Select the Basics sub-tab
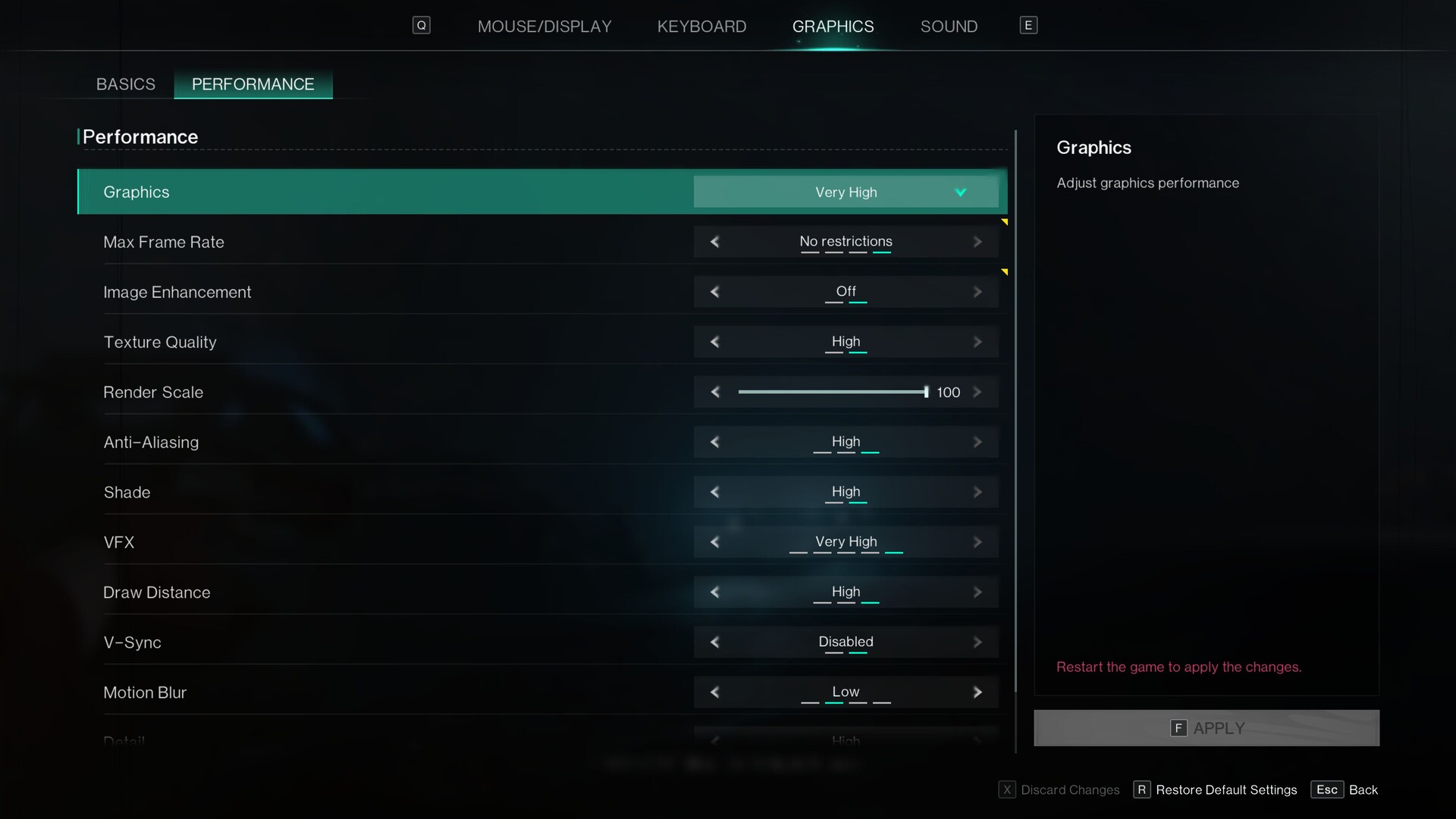 (126, 84)
